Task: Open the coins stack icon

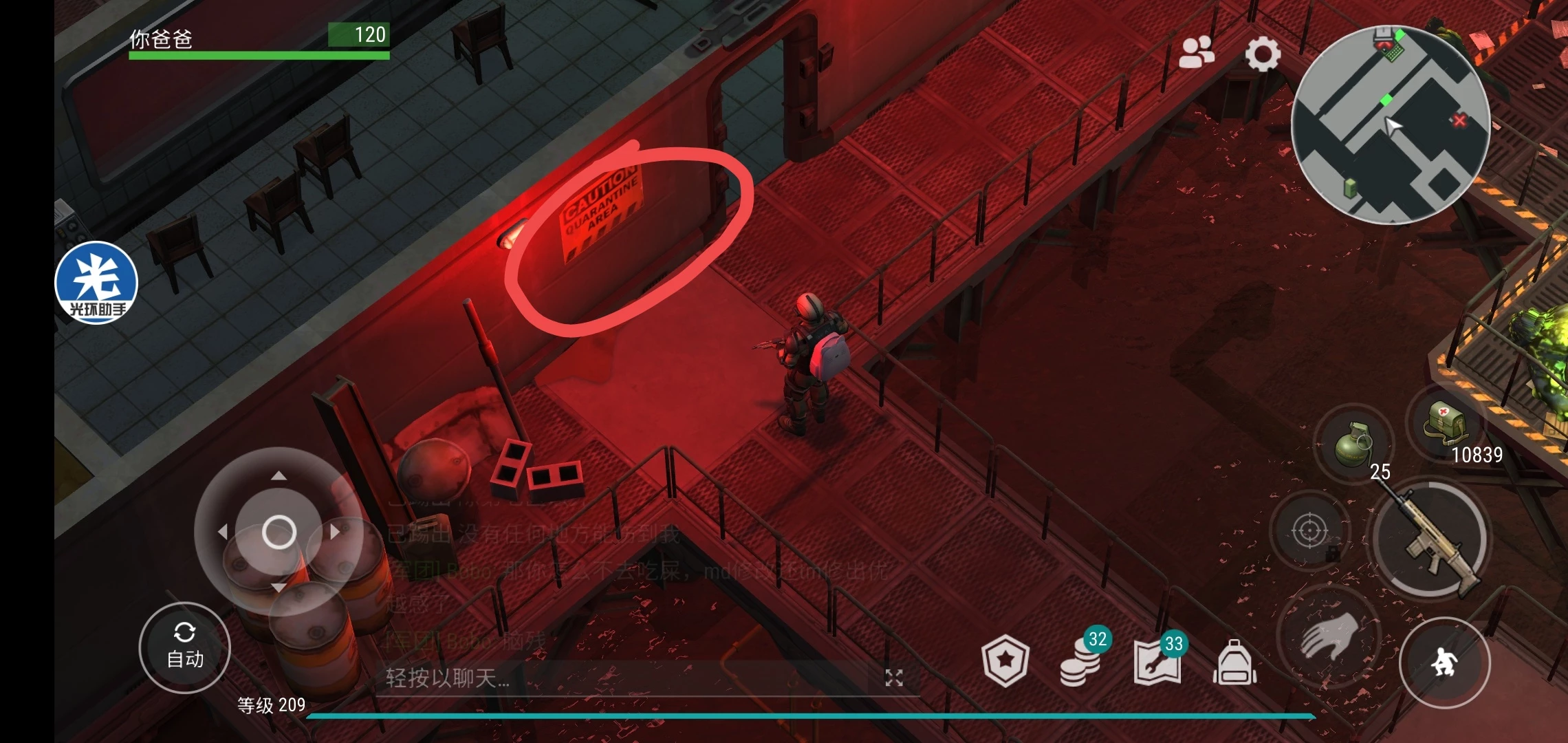Action: point(1080,662)
